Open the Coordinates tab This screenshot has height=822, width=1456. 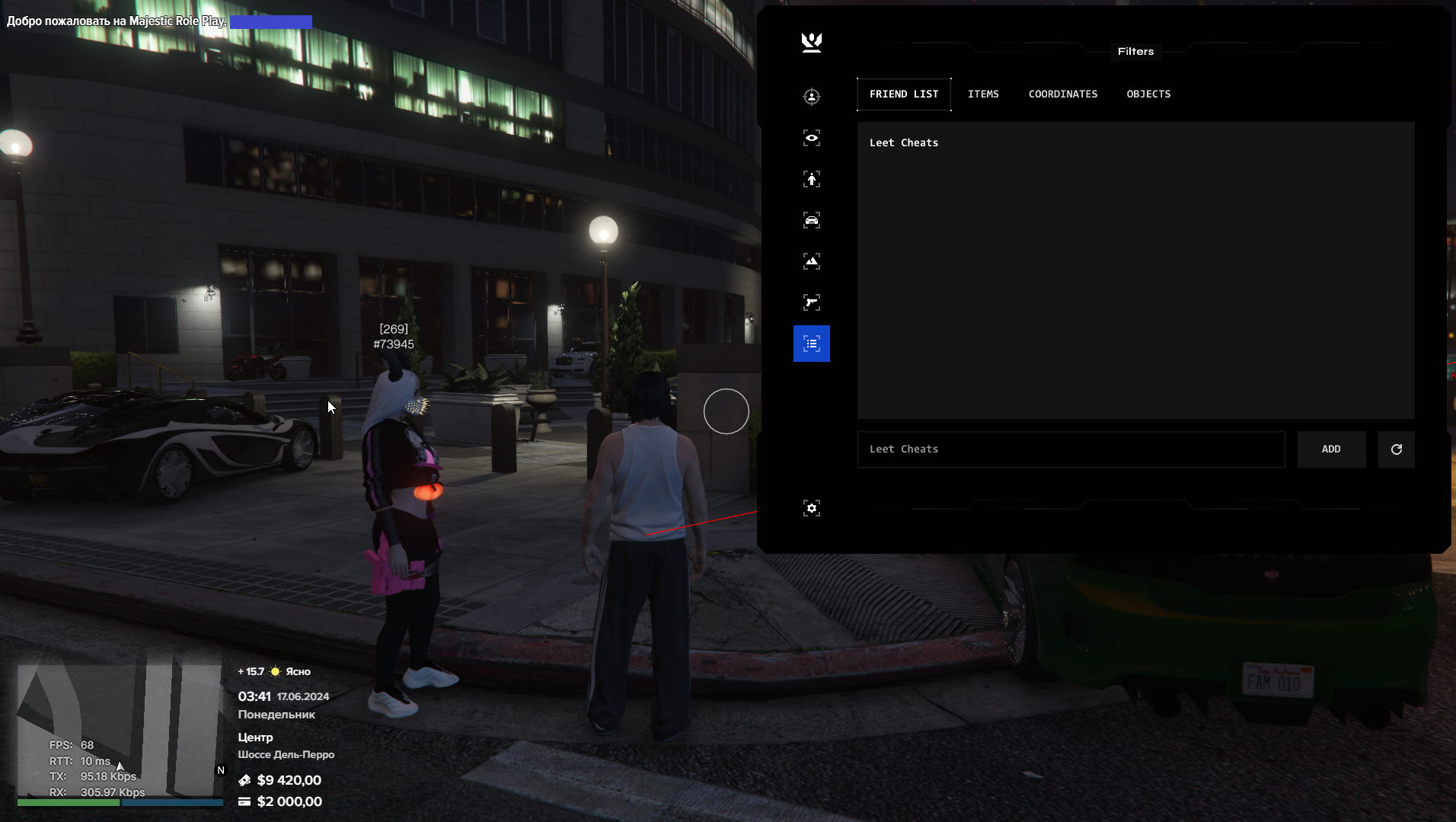pos(1062,94)
